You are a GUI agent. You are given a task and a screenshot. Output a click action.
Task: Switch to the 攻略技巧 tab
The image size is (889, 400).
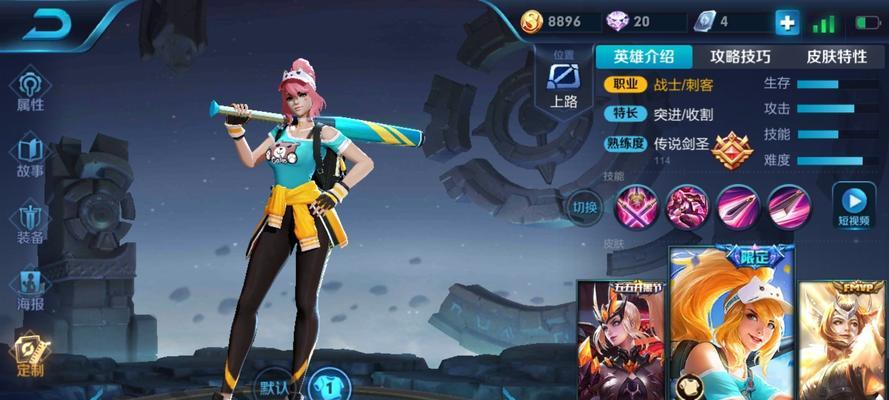740,56
